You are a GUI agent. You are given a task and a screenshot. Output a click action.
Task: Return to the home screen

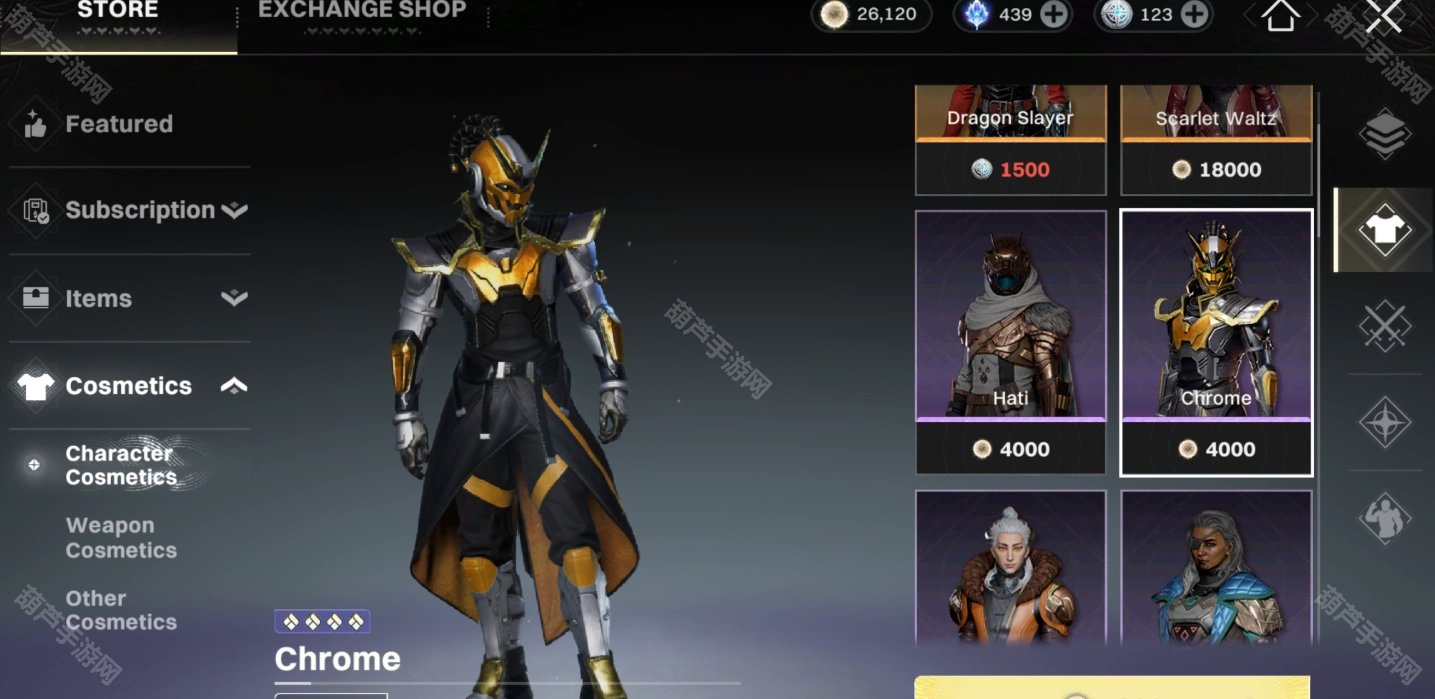coord(1280,16)
